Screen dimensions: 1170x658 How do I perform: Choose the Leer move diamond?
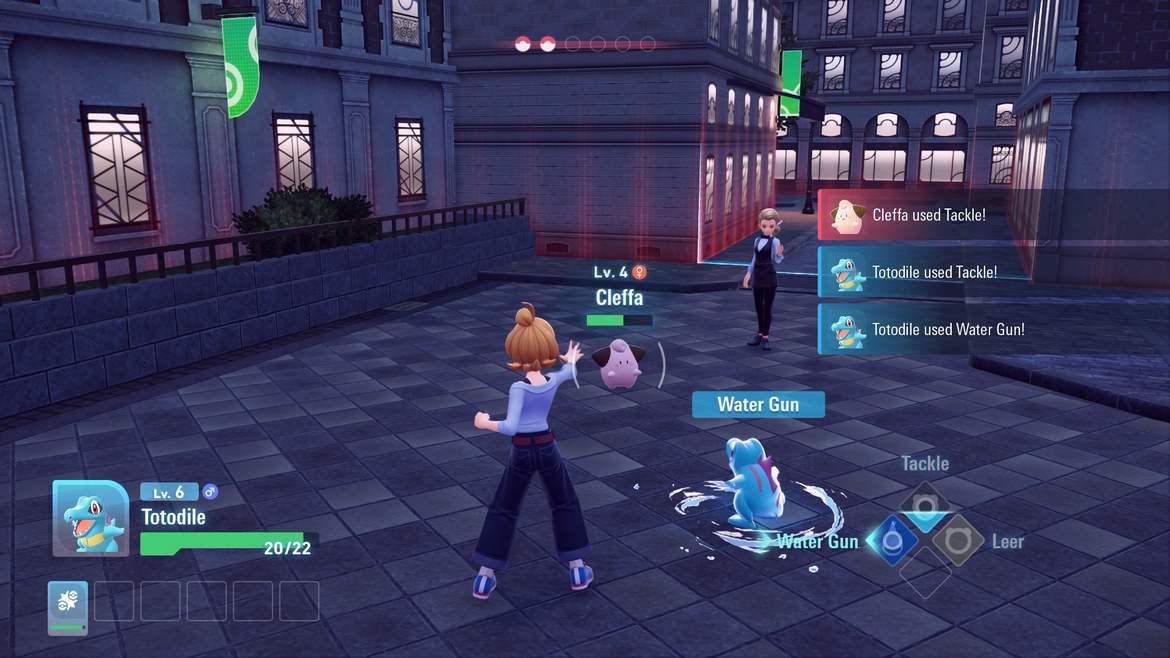(x=958, y=541)
